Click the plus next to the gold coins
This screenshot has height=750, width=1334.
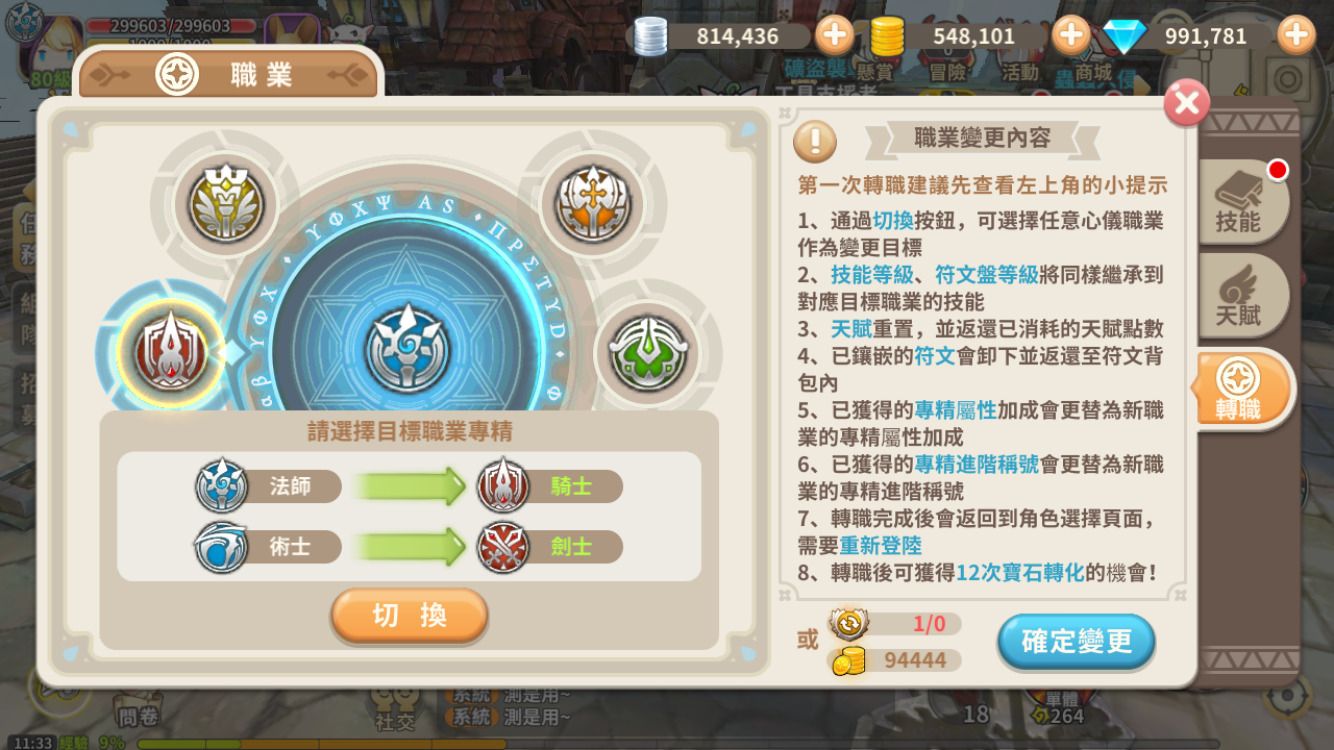(x=1070, y=34)
